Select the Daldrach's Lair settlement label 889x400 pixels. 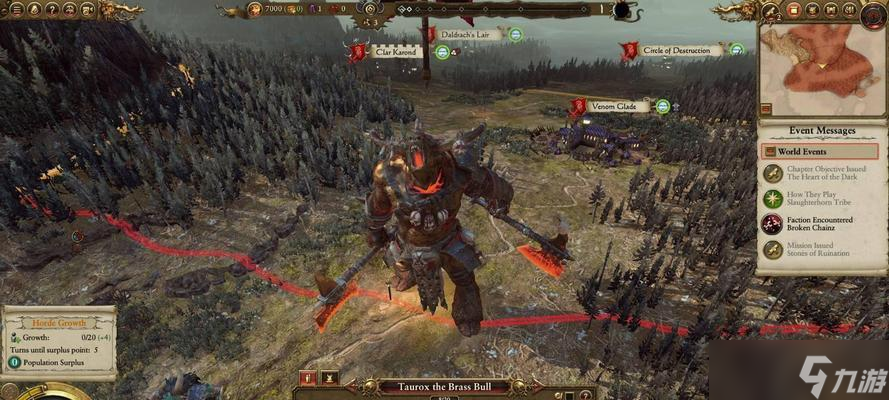coord(469,34)
